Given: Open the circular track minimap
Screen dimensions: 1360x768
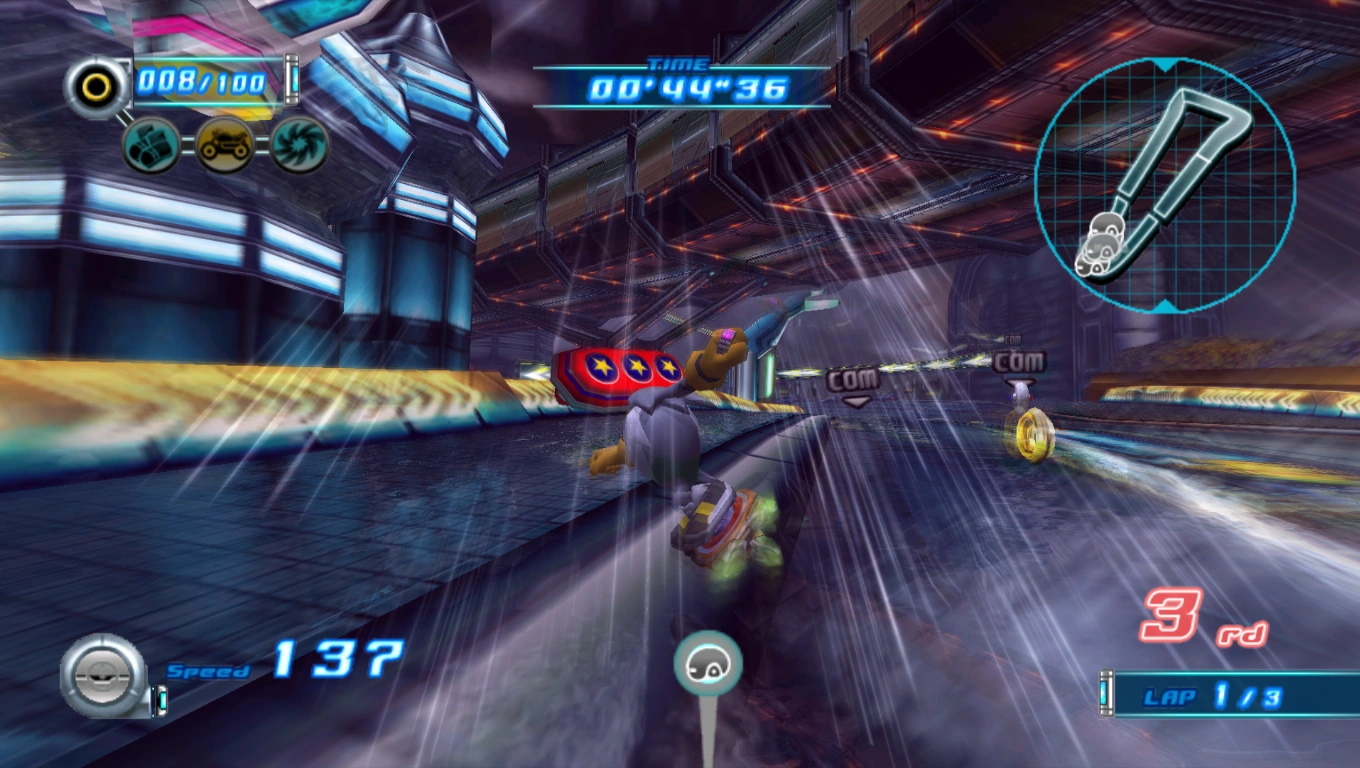Looking at the screenshot, I should (1165, 185).
